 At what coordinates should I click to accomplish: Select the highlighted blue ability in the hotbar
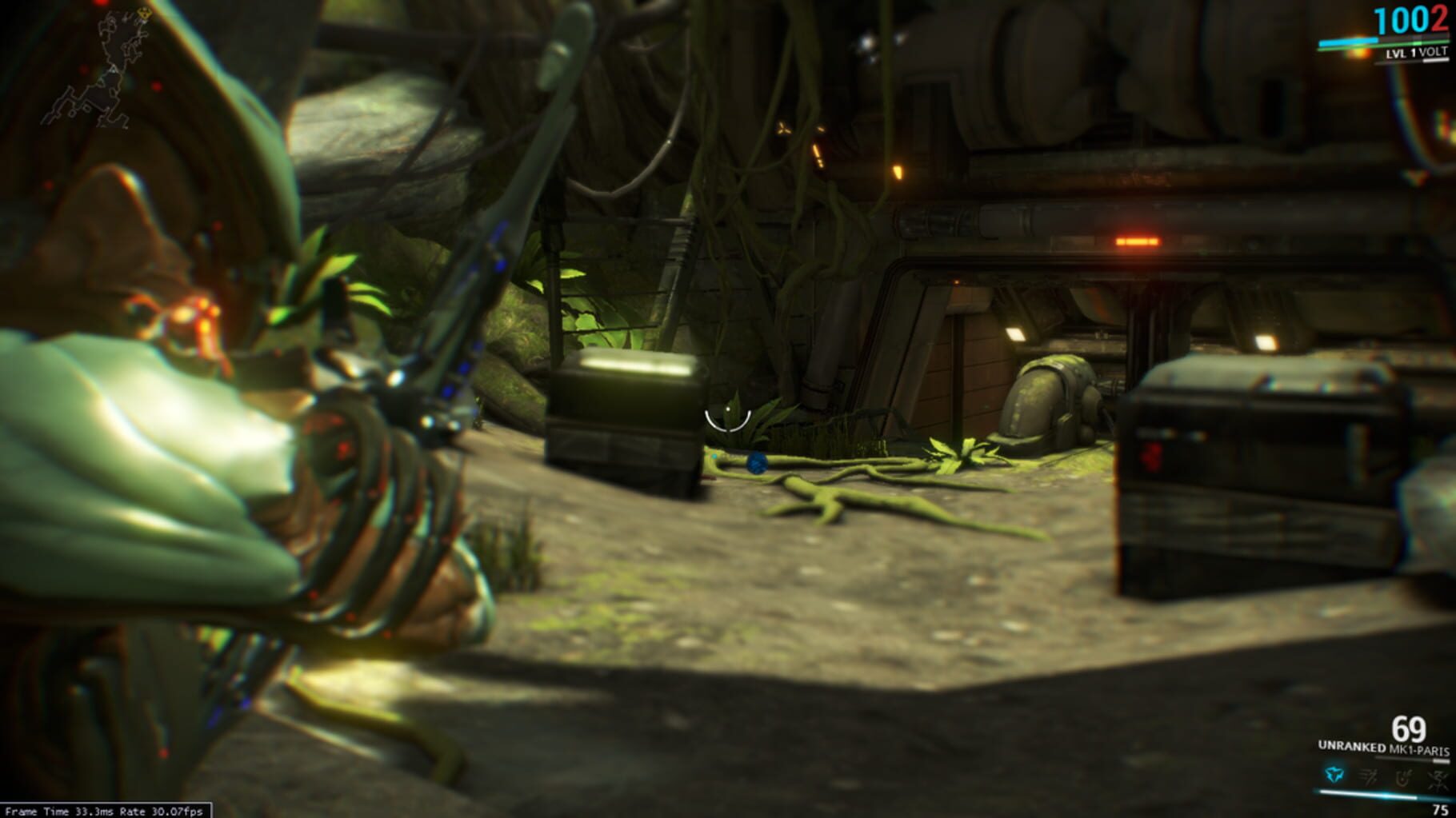[x=1335, y=774]
